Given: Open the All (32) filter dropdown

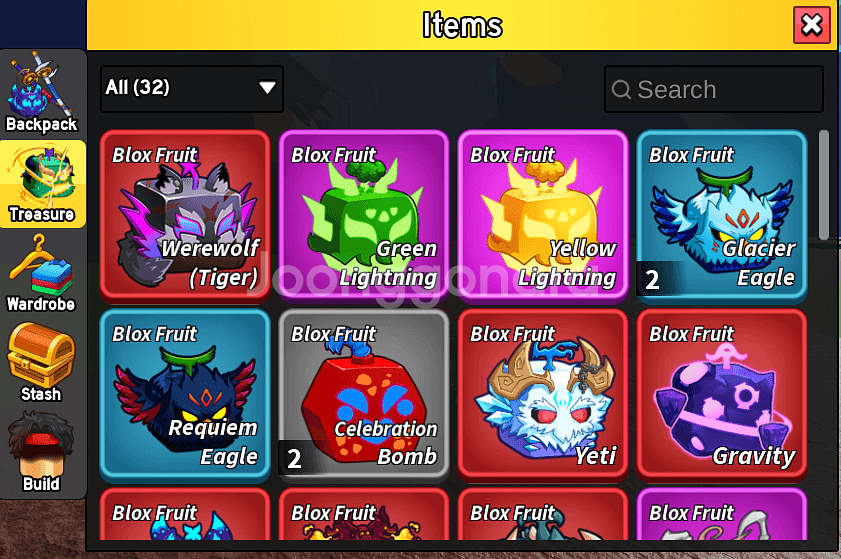Looking at the screenshot, I should (x=192, y=88).
